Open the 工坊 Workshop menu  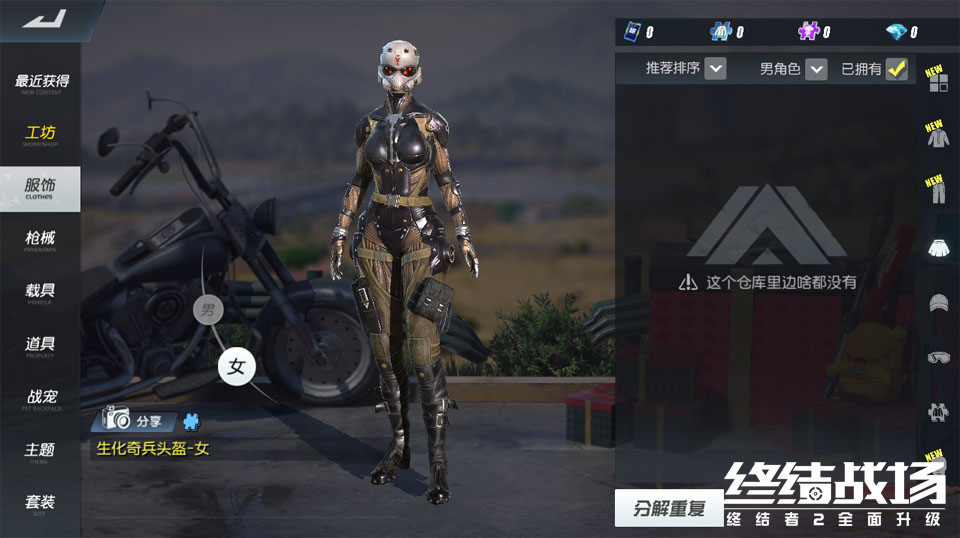click(x=41, y=135)
